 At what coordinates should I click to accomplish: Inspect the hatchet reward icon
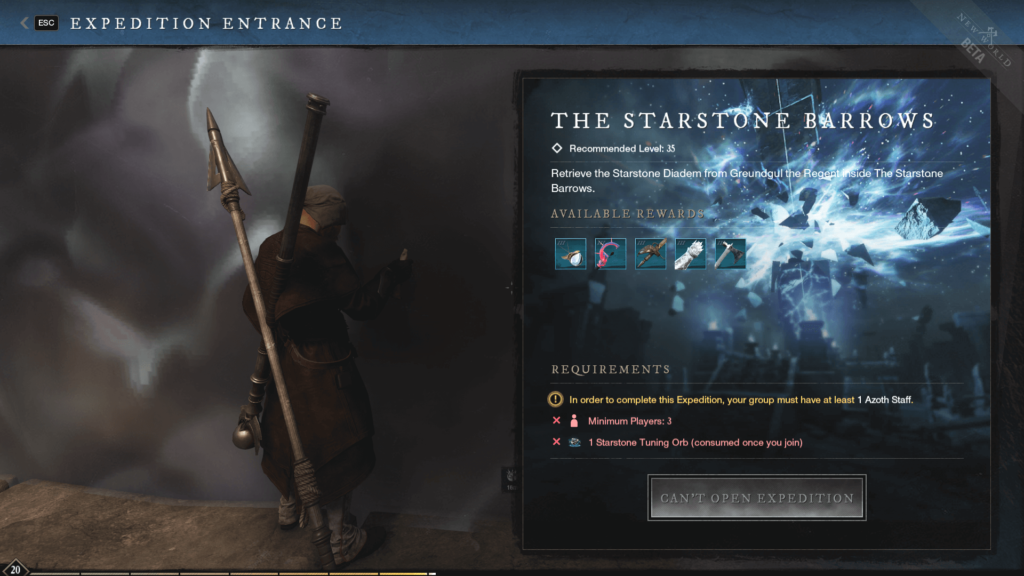[730, 253]
